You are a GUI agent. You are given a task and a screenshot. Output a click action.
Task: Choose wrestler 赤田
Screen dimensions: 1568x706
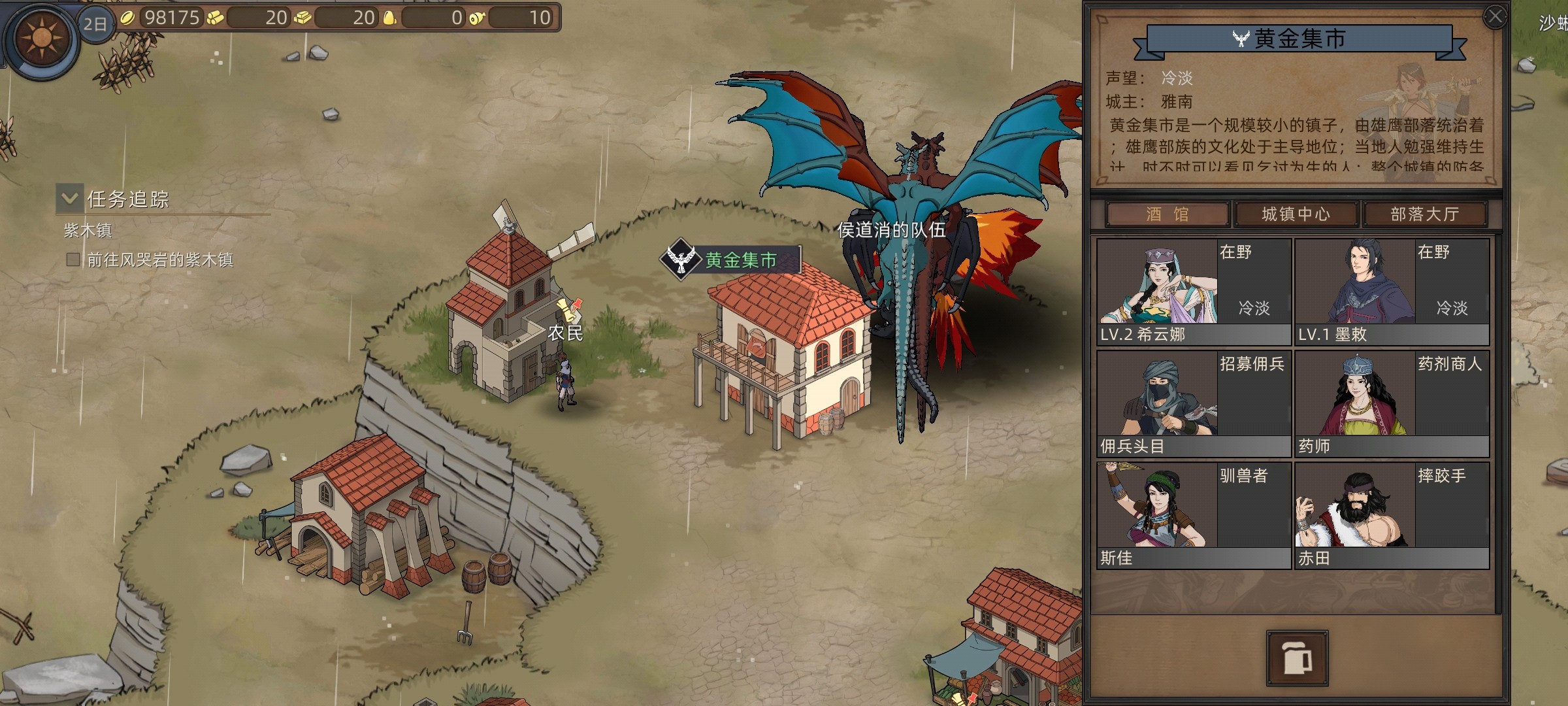1392,515
